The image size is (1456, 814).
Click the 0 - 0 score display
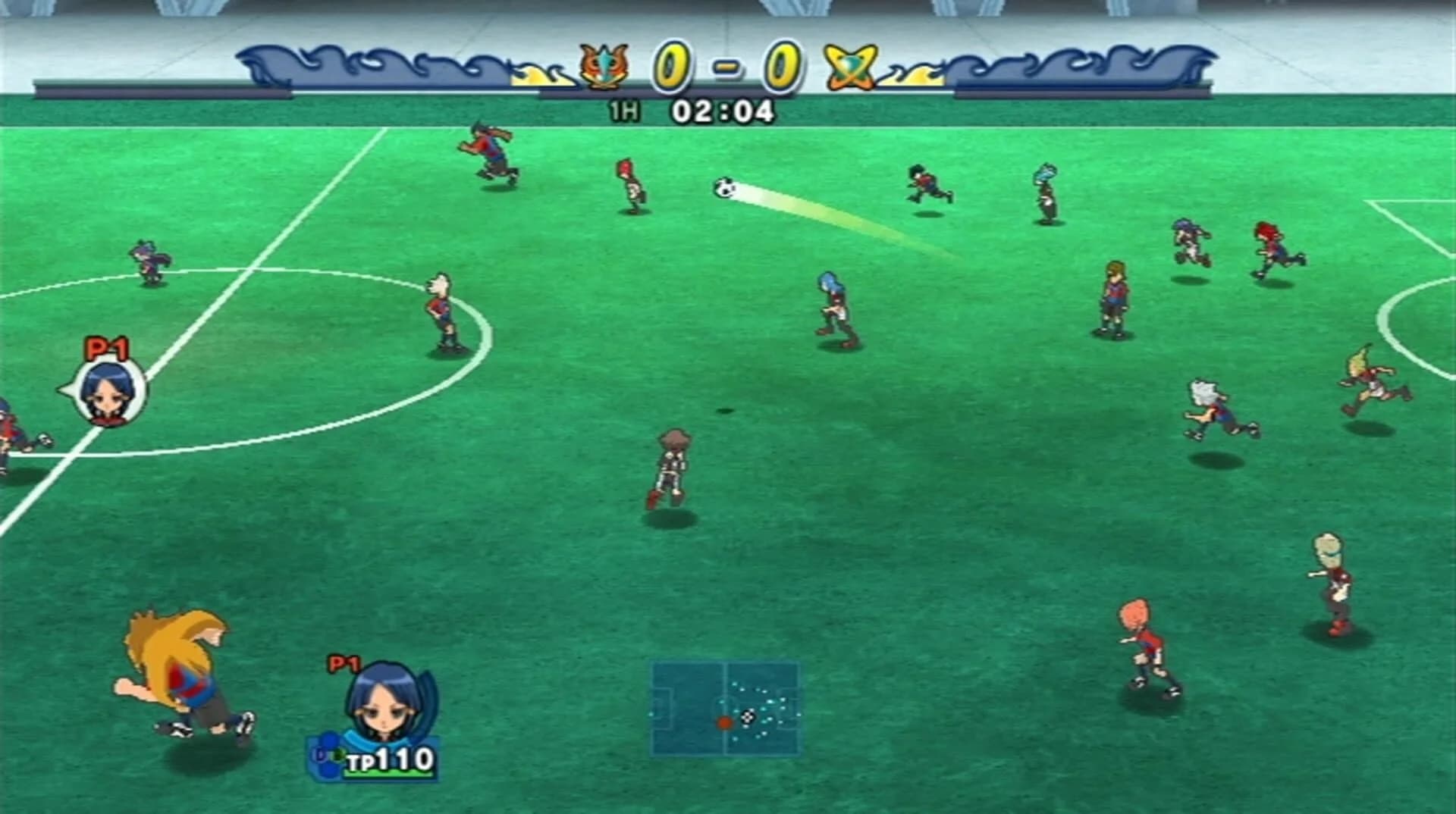click(726, 64)
